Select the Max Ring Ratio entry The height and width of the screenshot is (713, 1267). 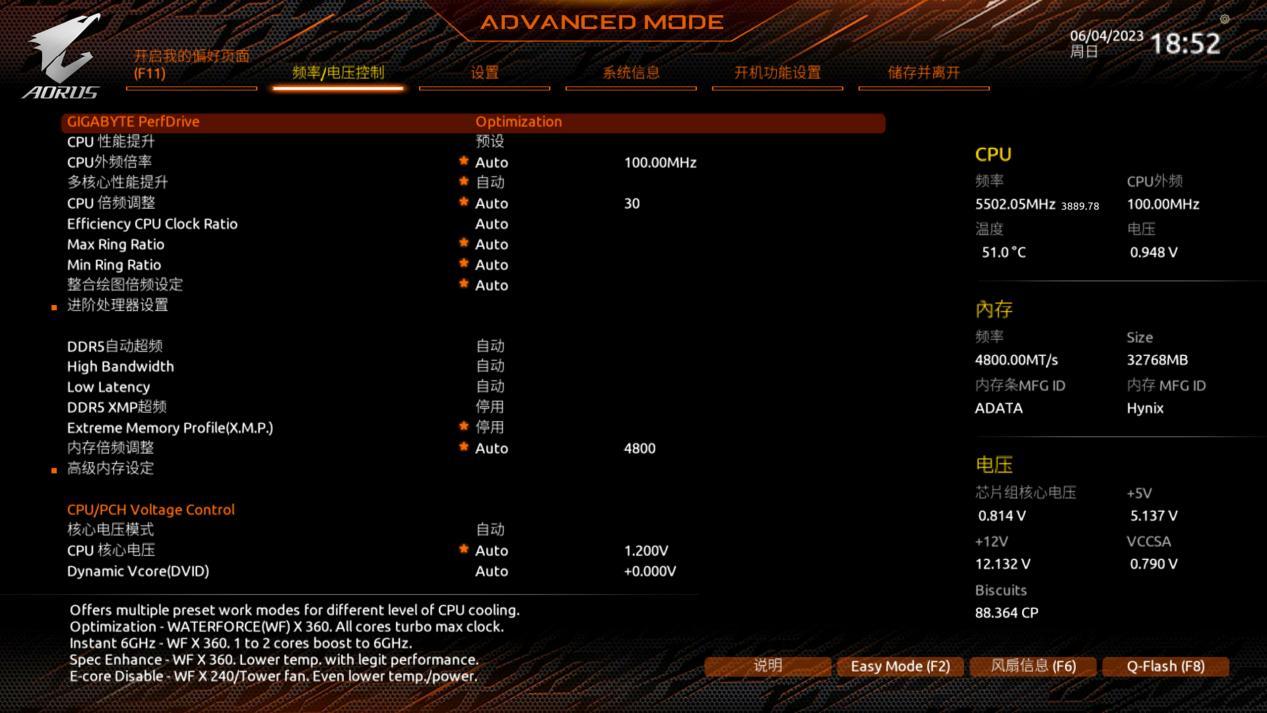pyautogui.click(x=116, y=244)
